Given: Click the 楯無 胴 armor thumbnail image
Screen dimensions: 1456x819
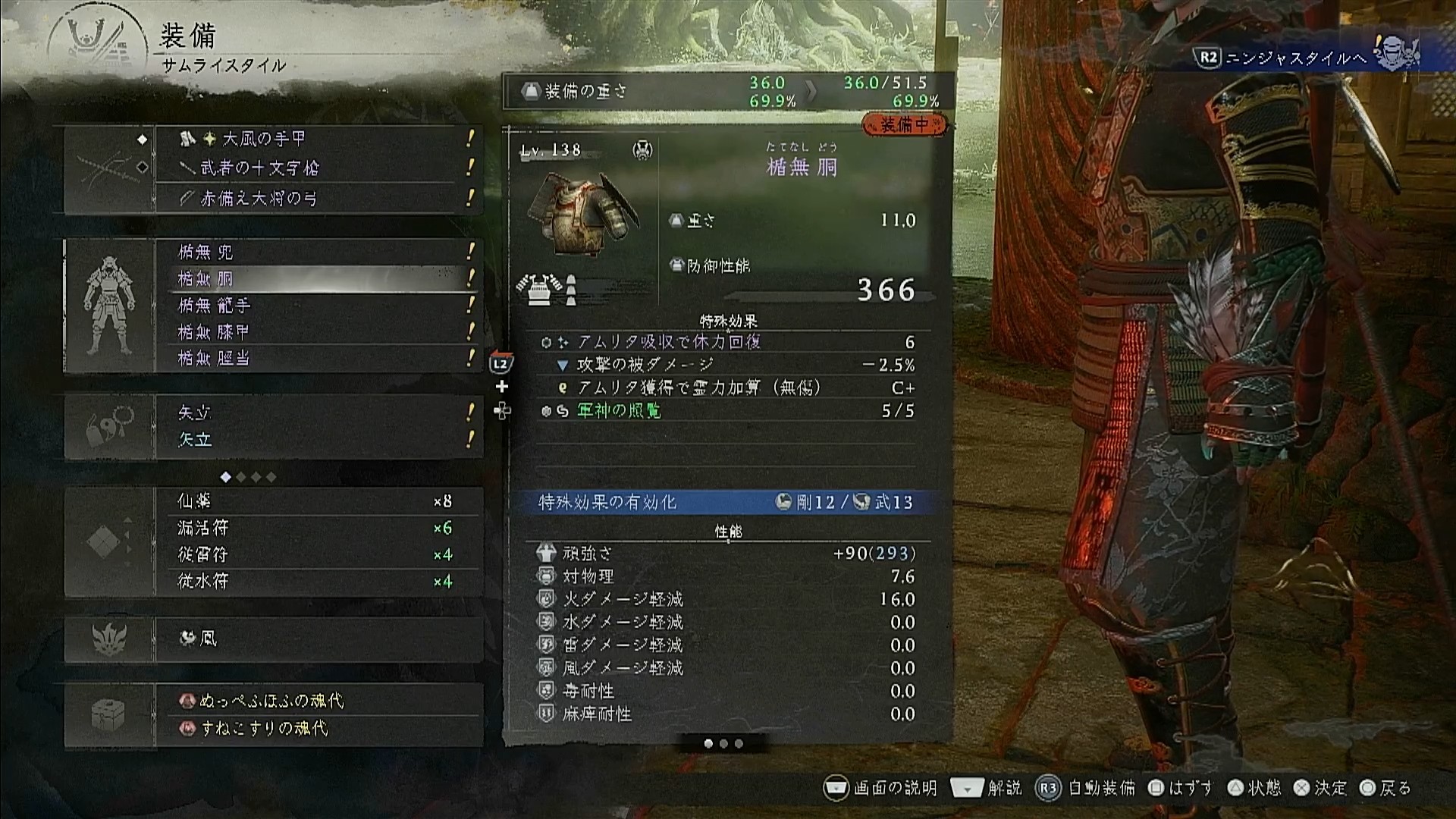Looking at the screenshot, I should click(582, 216).
